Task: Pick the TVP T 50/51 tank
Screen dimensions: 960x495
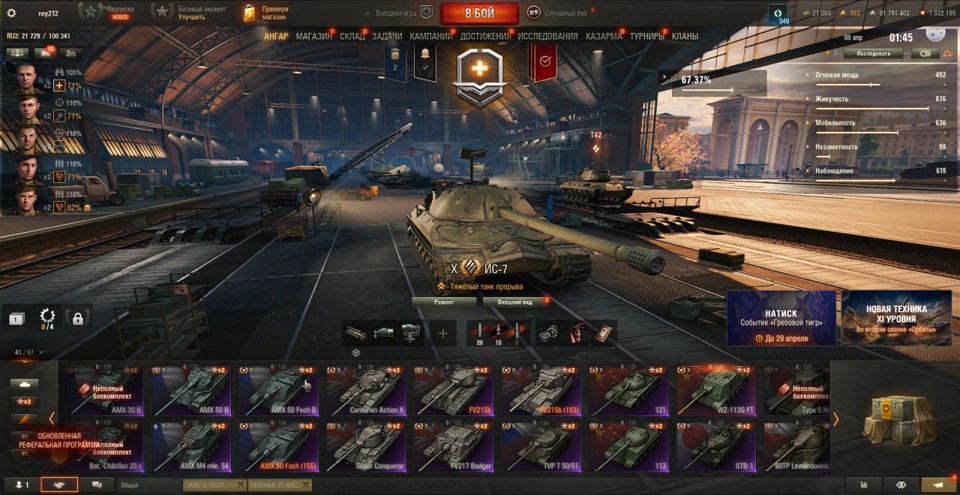Action: (542, 445)
